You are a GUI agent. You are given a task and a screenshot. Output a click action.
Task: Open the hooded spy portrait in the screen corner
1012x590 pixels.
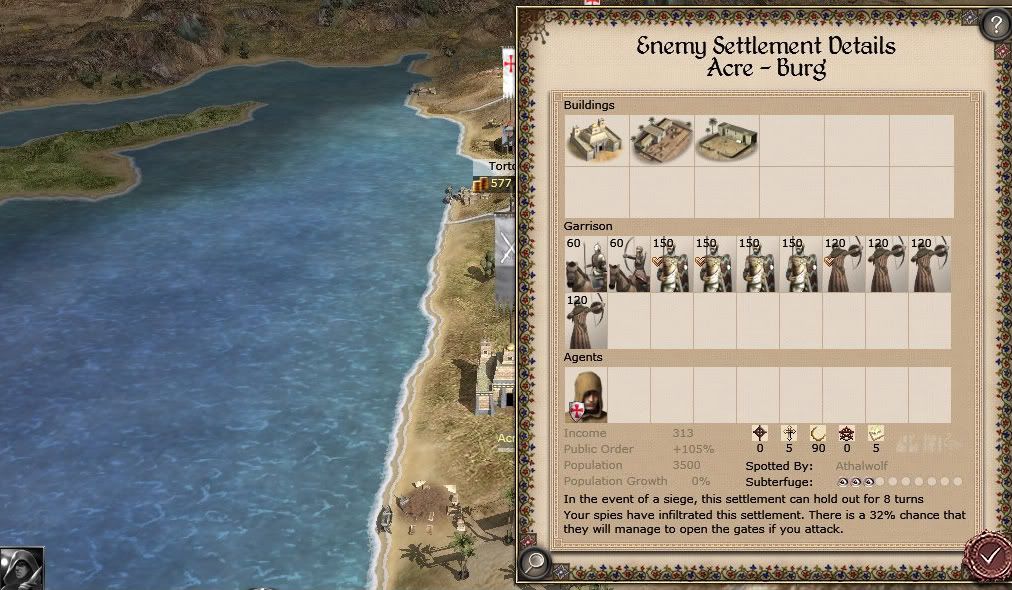click(x=21, y=568)
